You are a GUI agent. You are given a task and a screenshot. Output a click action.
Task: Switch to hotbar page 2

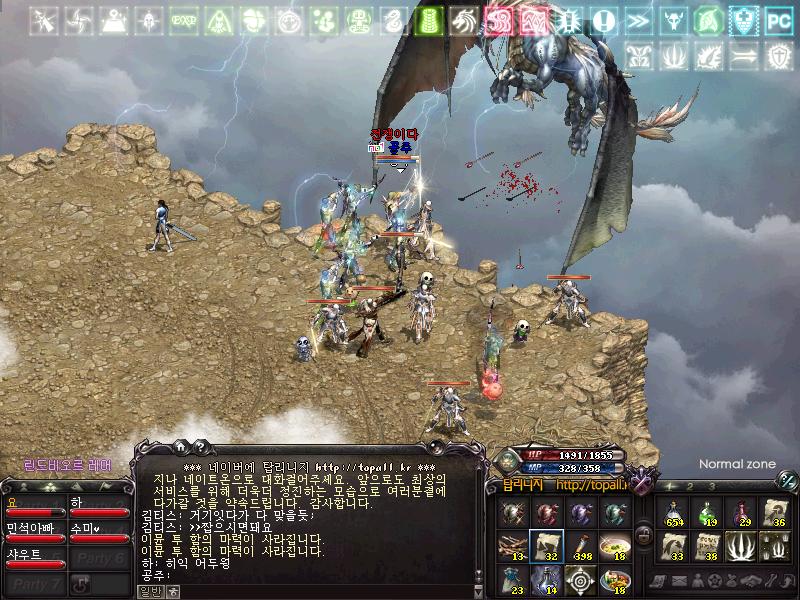click(x=690, y=486)
